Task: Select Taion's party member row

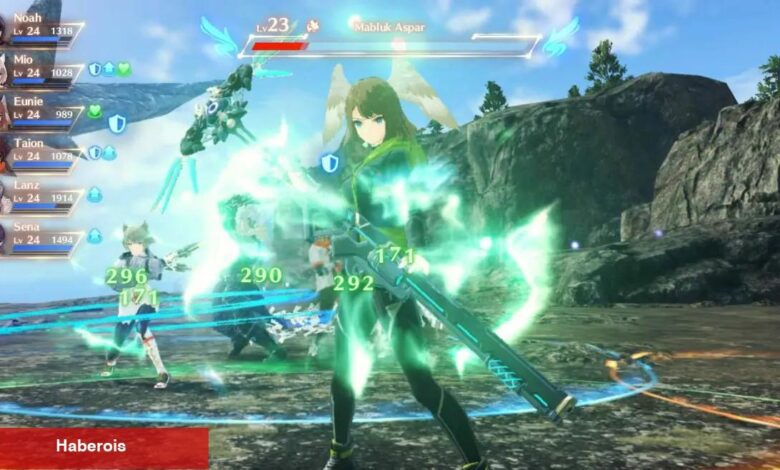Action: coord(40,151)
